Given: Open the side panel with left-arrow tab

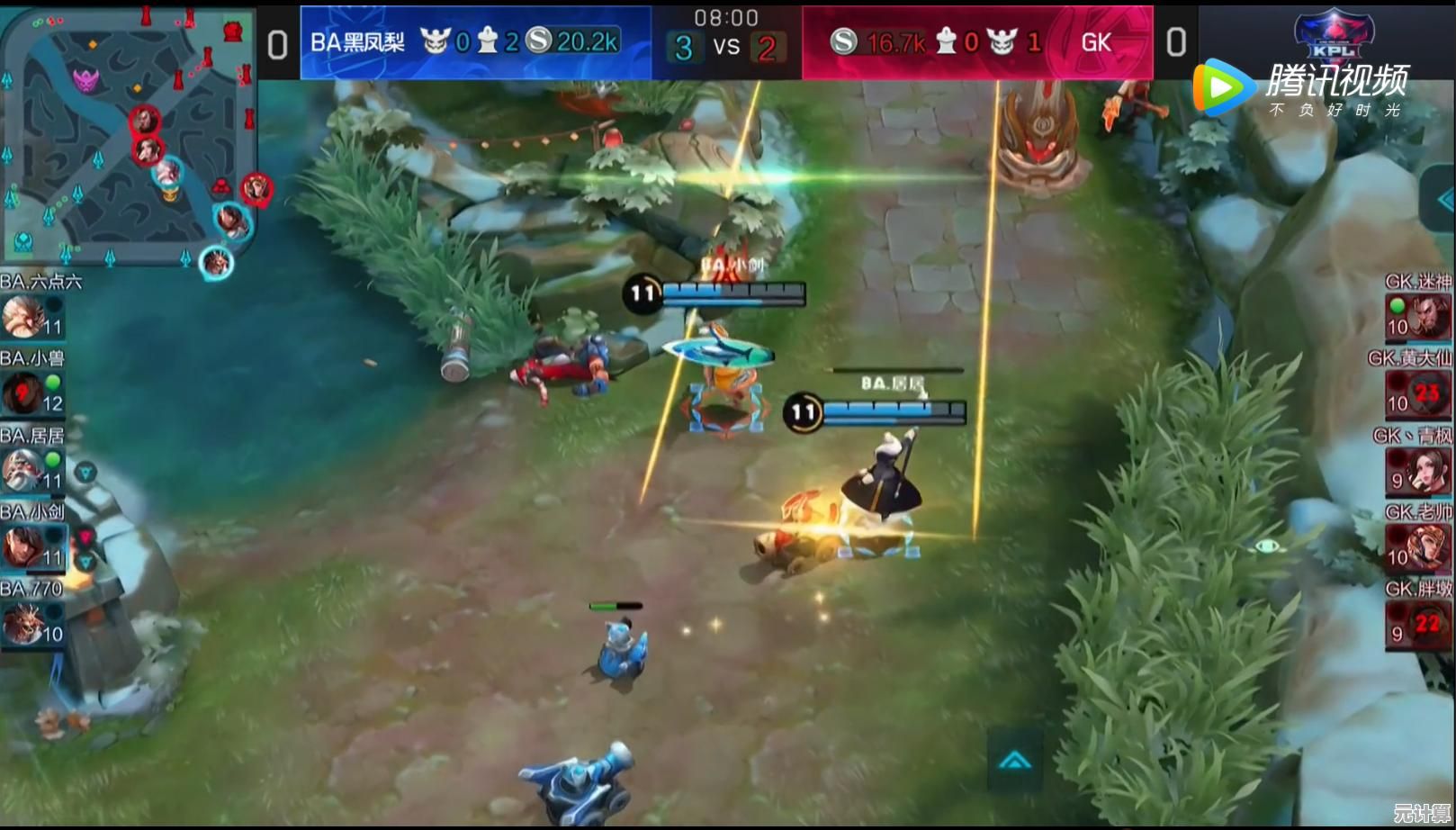Looking at the screenshot, I should [1443, 200].
